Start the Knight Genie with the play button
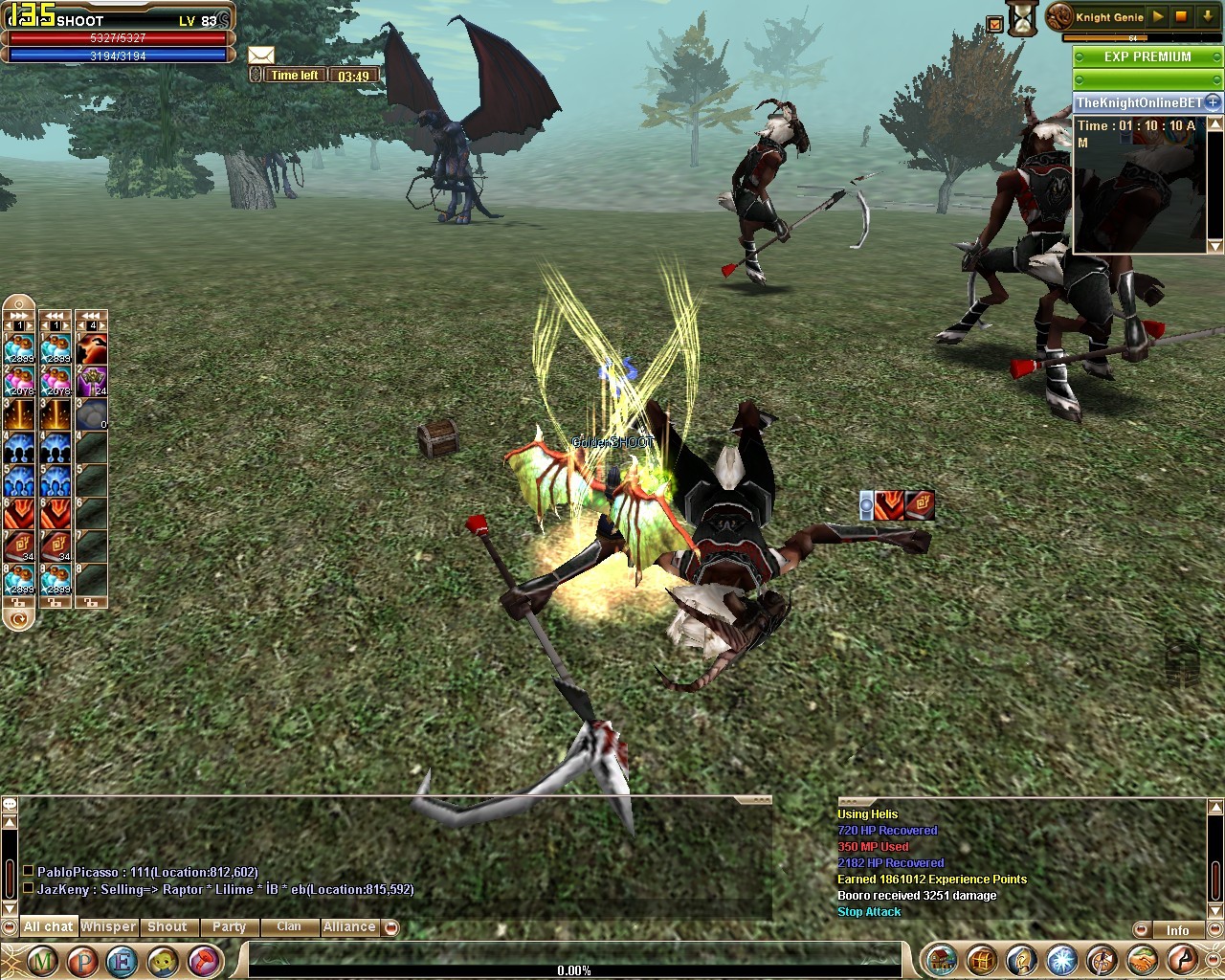 (x=1158, y=16)
